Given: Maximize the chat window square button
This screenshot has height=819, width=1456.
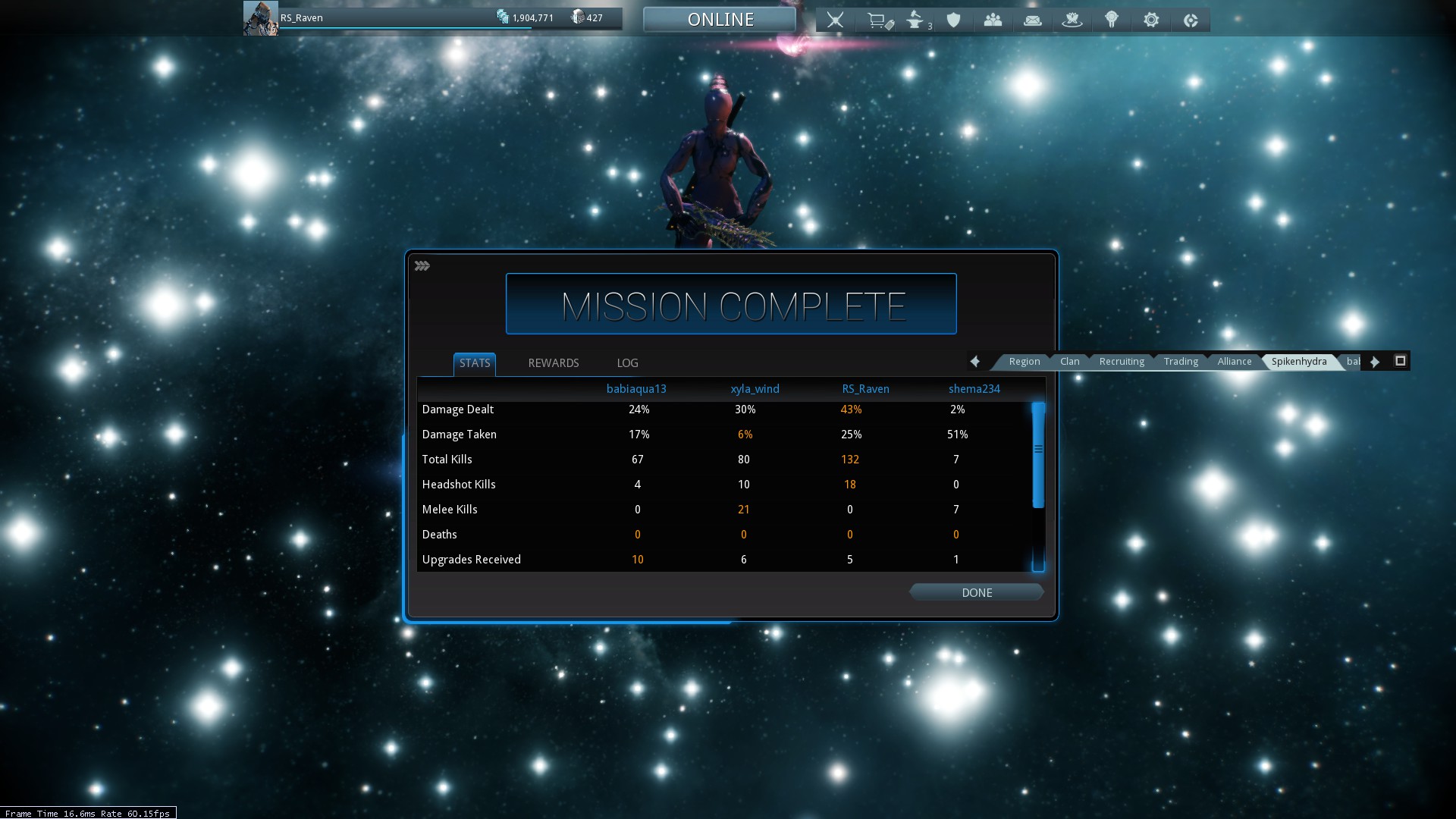Looking at the screenshot, I should coord(1400,361).
